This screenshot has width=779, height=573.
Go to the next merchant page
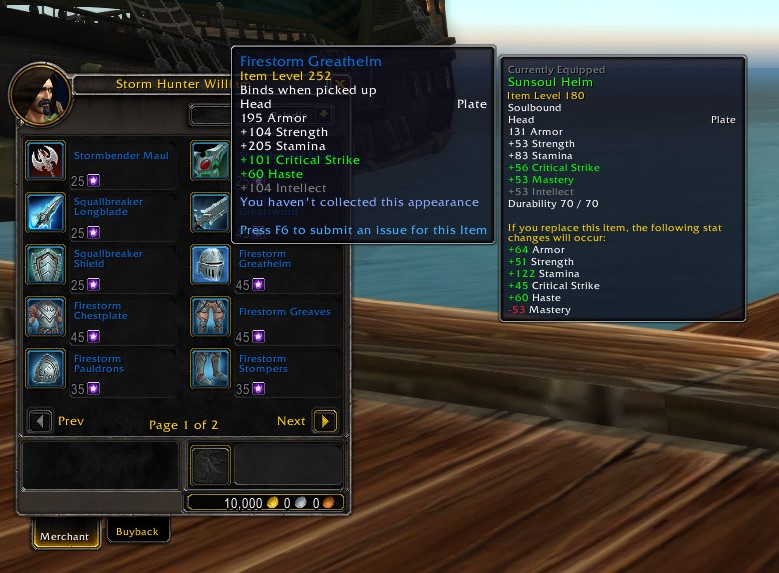click(x=325, y=421)
